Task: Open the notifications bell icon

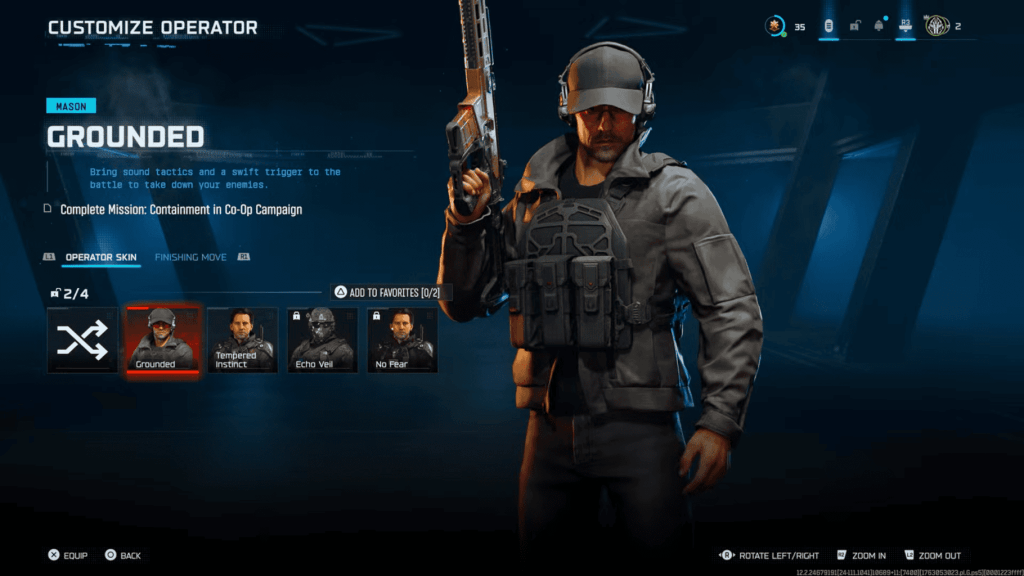Action: (879, 26)
